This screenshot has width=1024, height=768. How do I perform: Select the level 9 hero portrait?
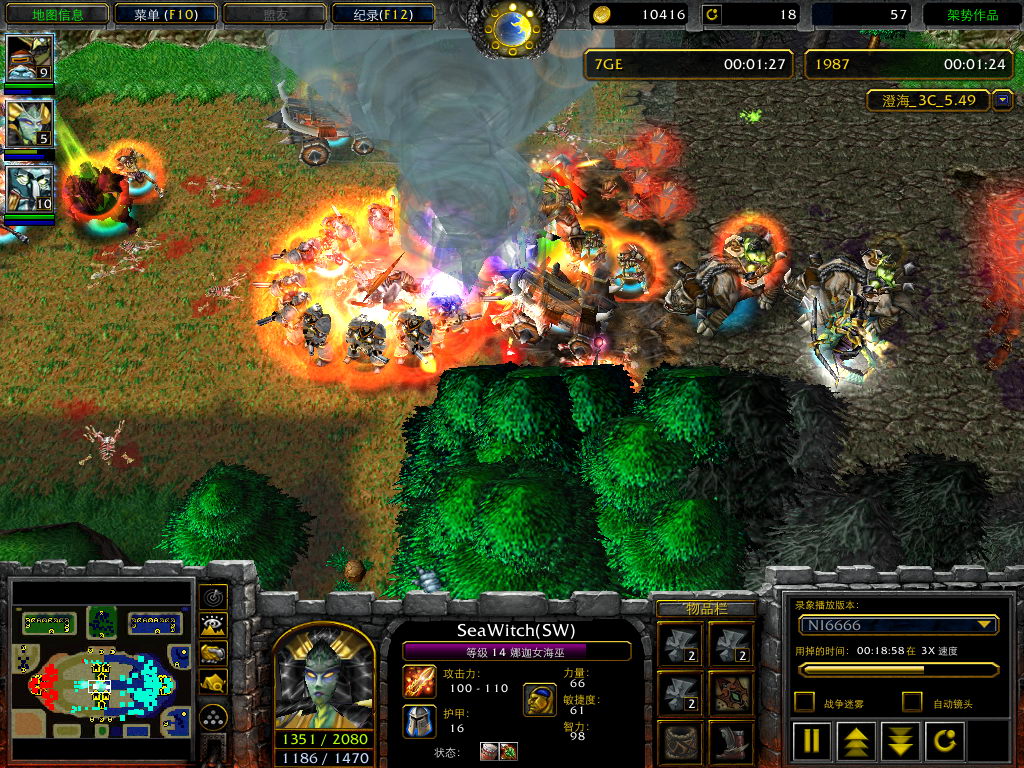[x=29, y=59]
